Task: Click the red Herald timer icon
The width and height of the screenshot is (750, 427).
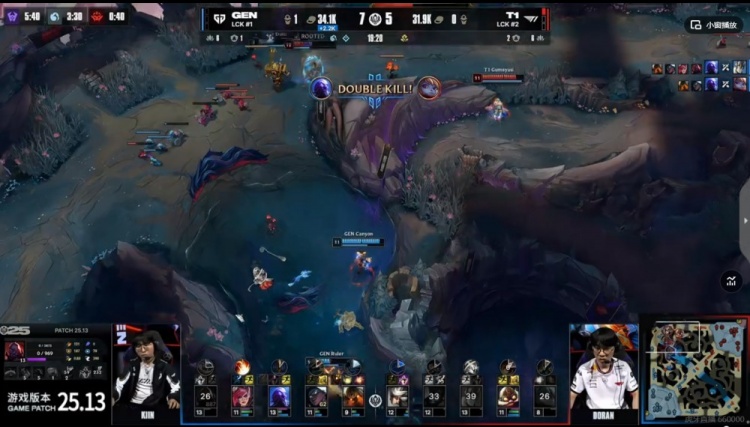Action: point(97,16)
